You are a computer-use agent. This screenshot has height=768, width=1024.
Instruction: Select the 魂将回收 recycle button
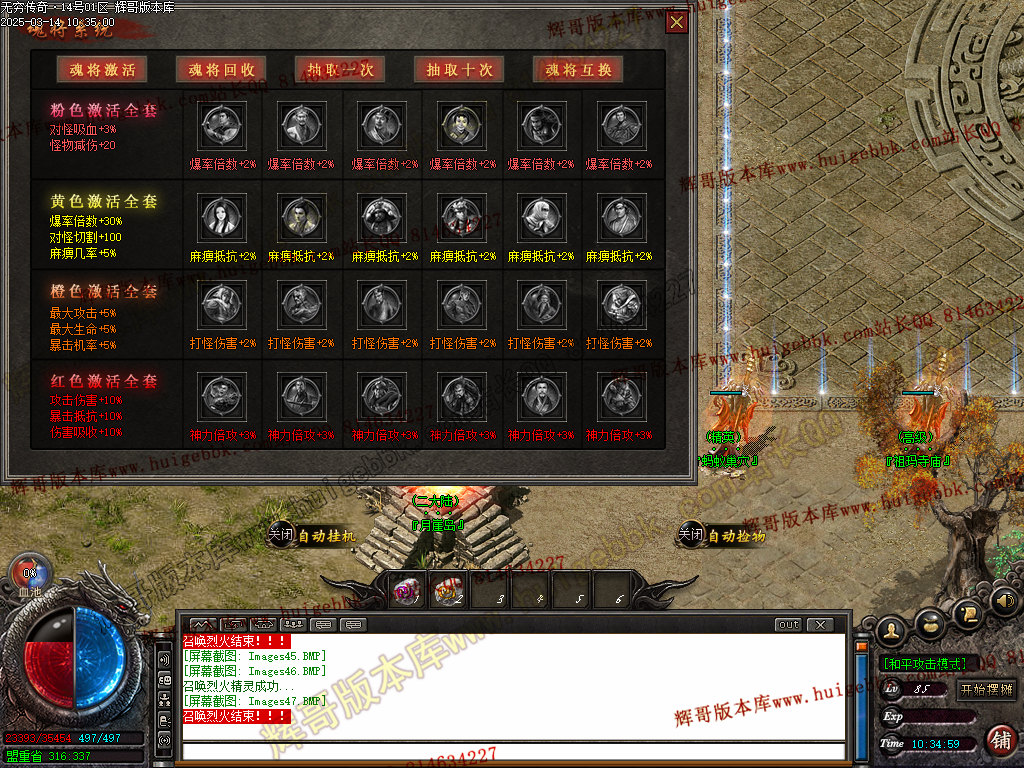click(221, 69)
